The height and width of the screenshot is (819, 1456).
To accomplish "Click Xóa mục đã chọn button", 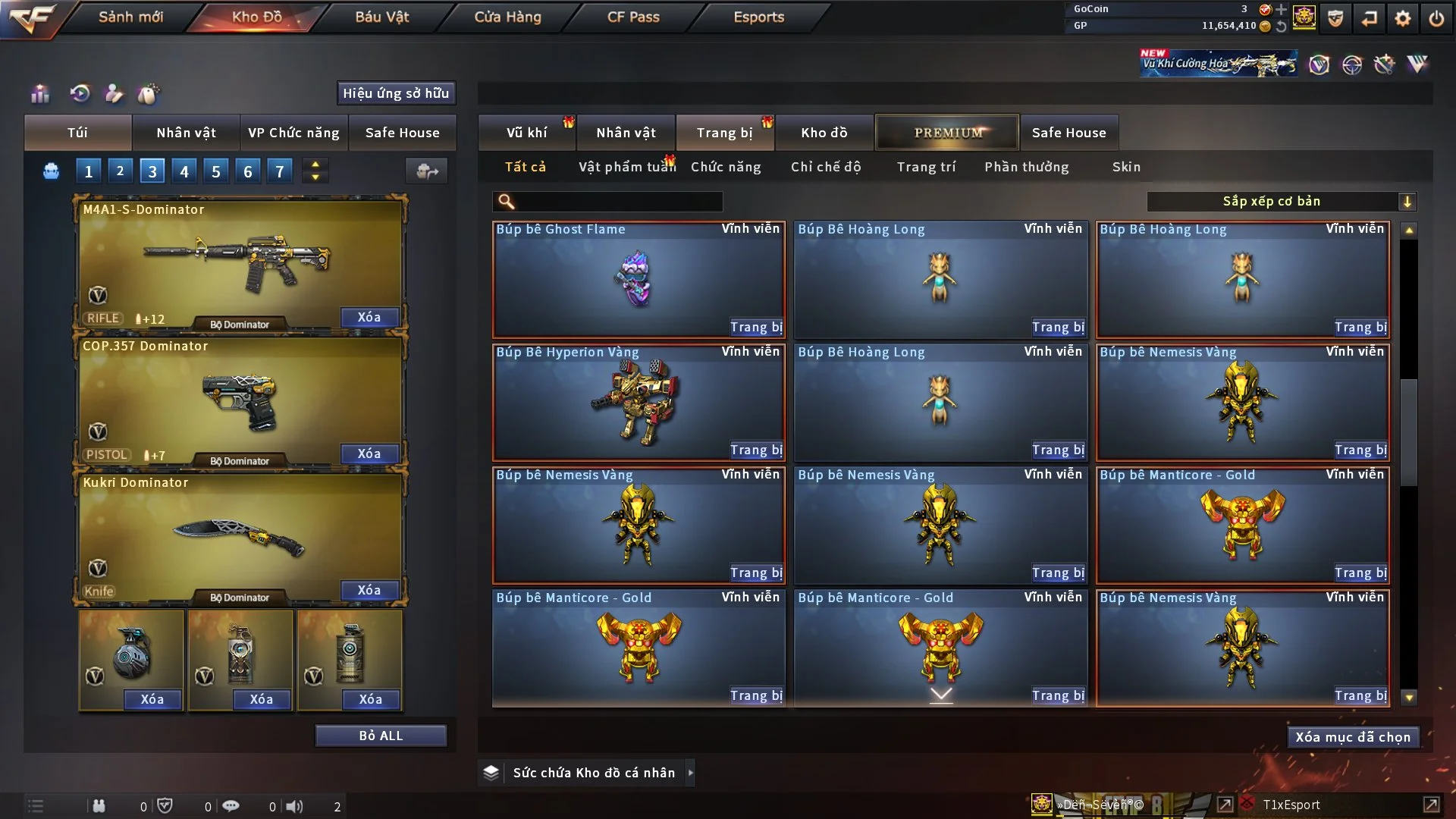I will (1353, 737).
